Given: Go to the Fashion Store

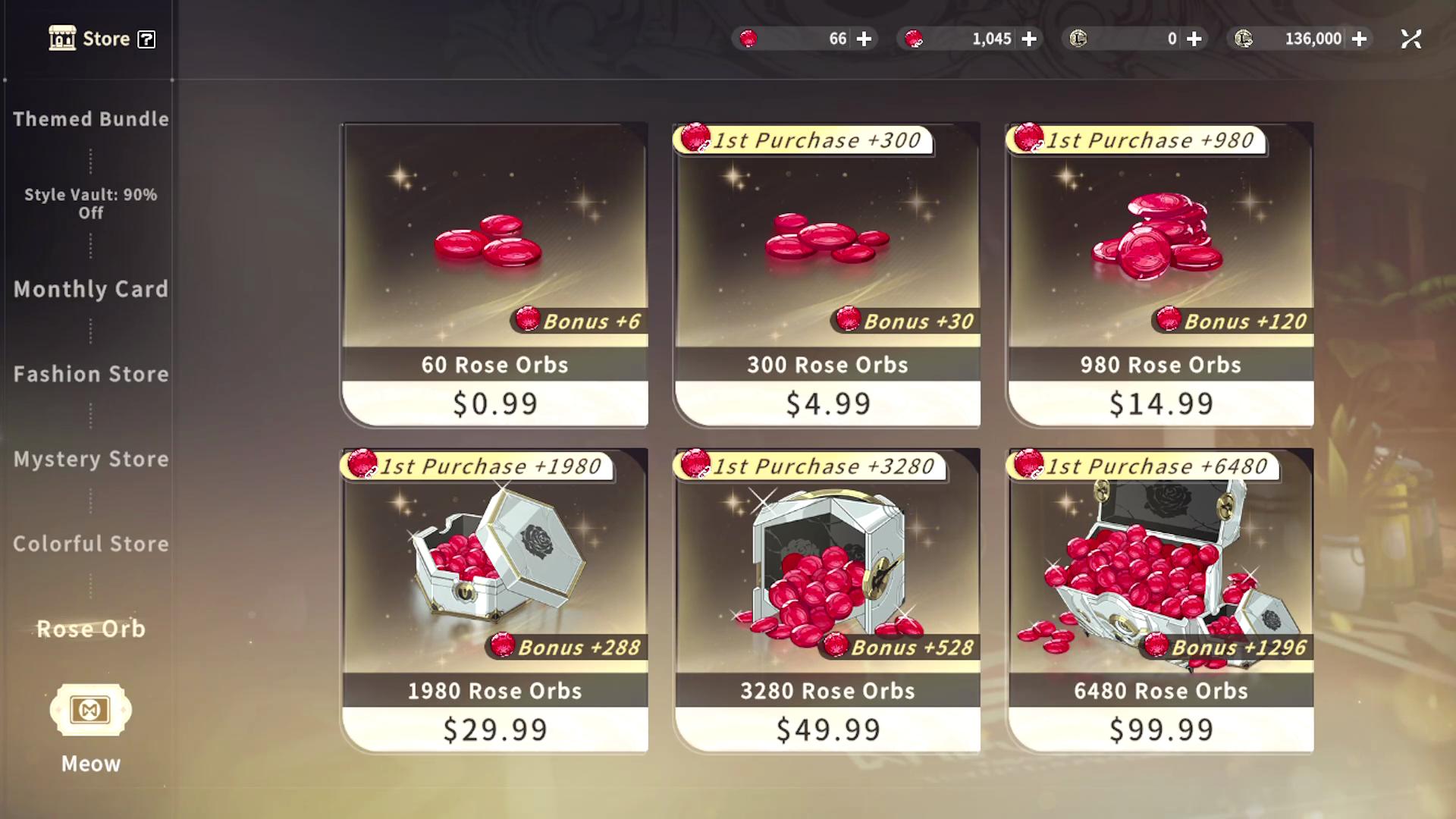Looking at the screenshot, I should [x=91, y=374].
